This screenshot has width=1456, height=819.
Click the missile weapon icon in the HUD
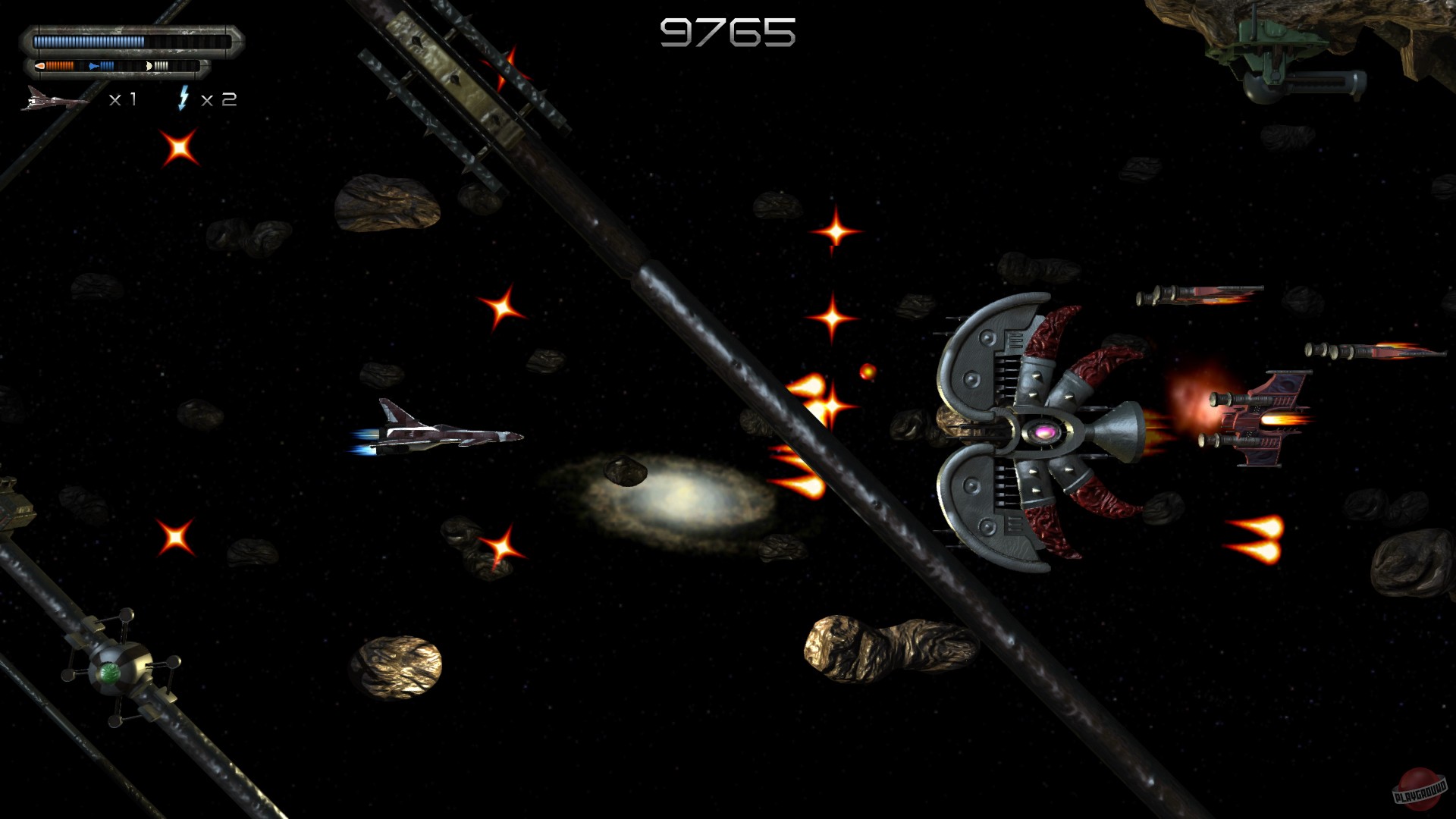pos(40,65)
